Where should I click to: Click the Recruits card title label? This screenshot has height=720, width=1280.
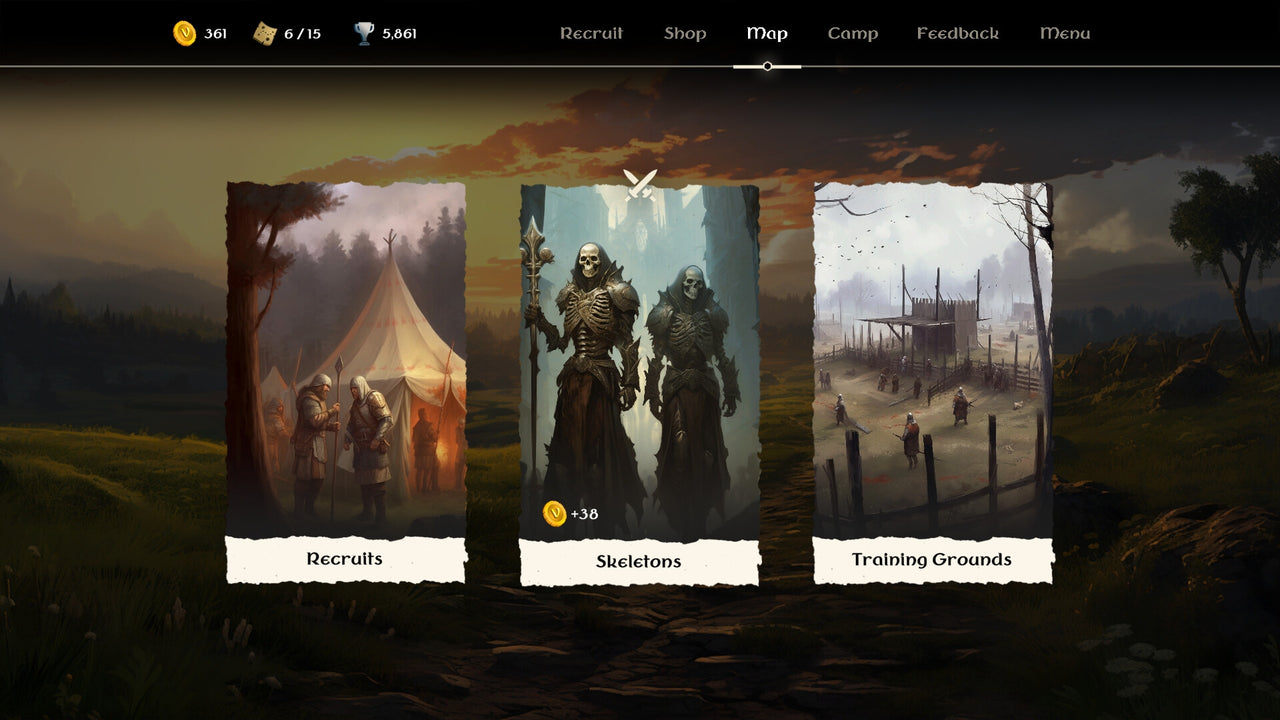click(345, 560)
